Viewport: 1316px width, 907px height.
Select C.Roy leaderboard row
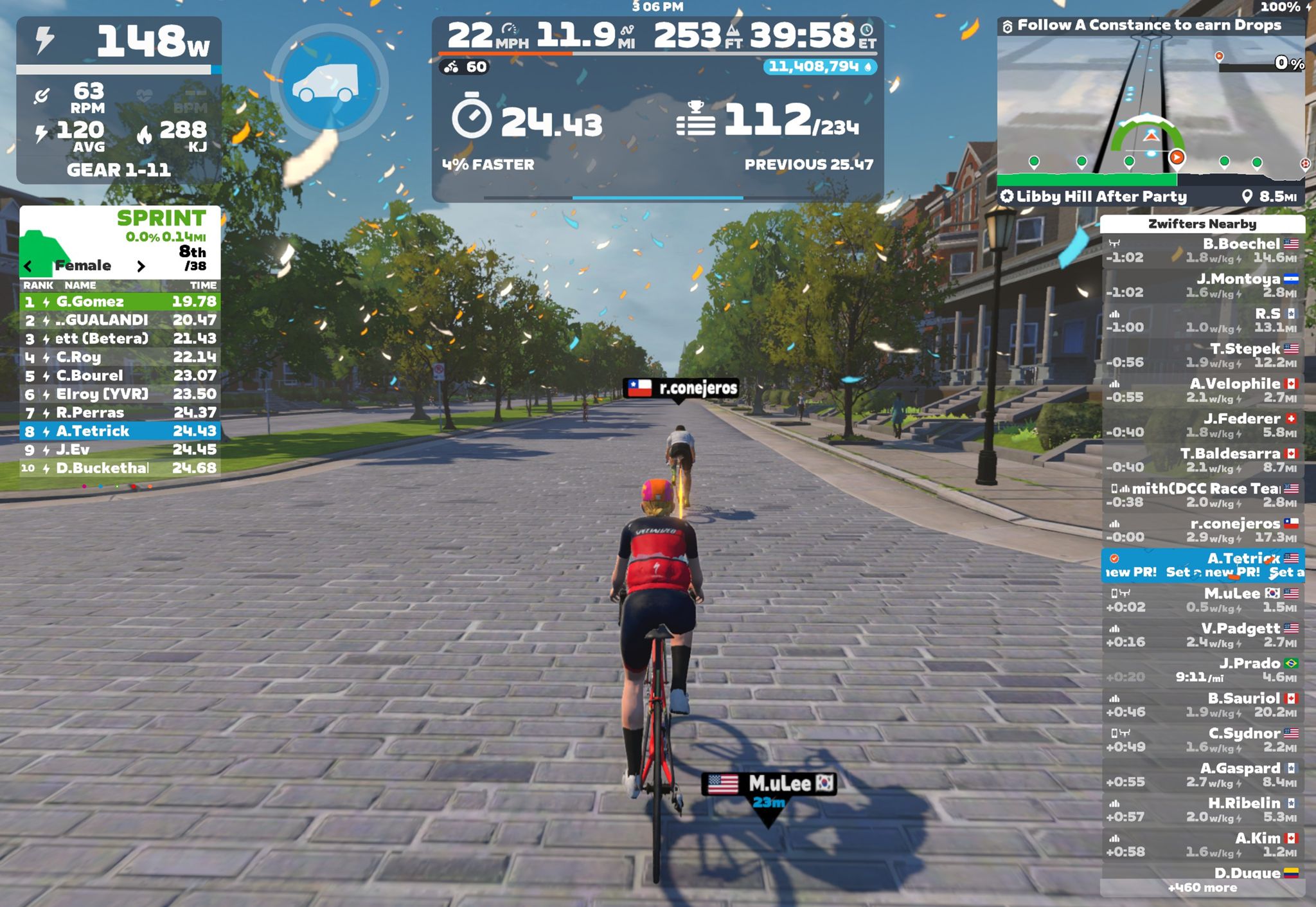[120, 357]
